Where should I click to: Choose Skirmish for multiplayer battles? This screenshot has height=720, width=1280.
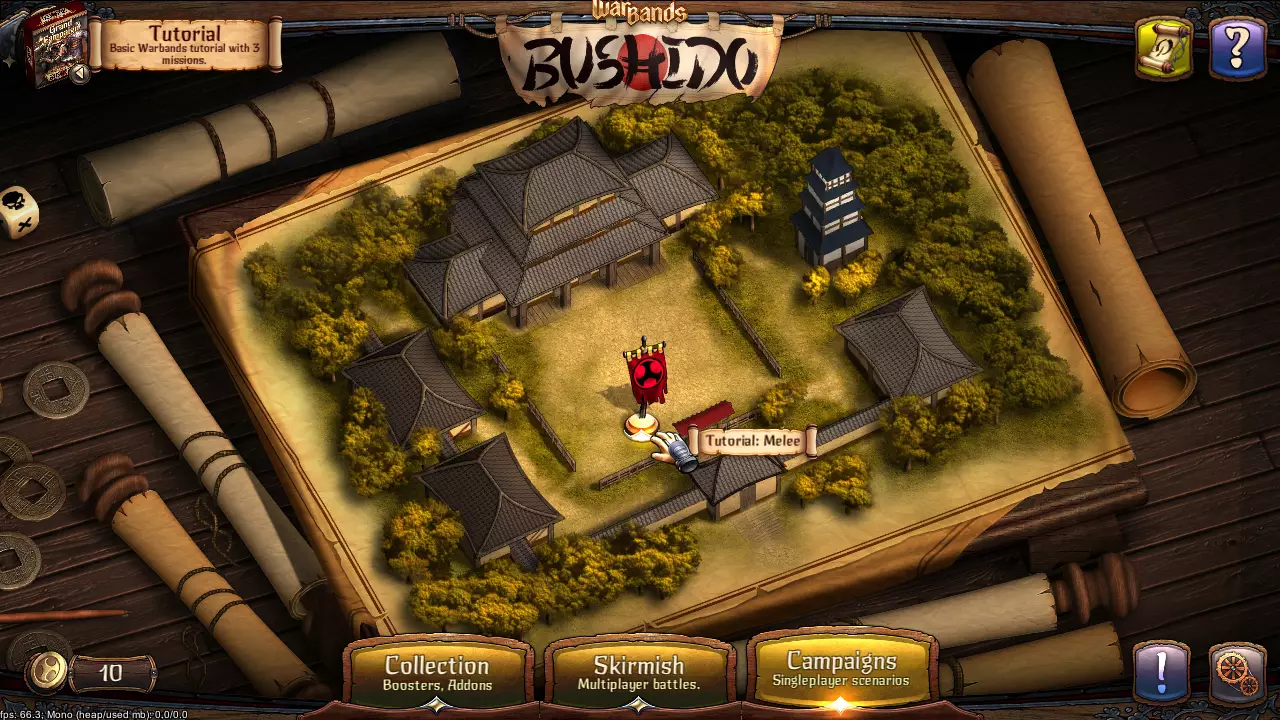pyautogui.click(x=639, y=672)
